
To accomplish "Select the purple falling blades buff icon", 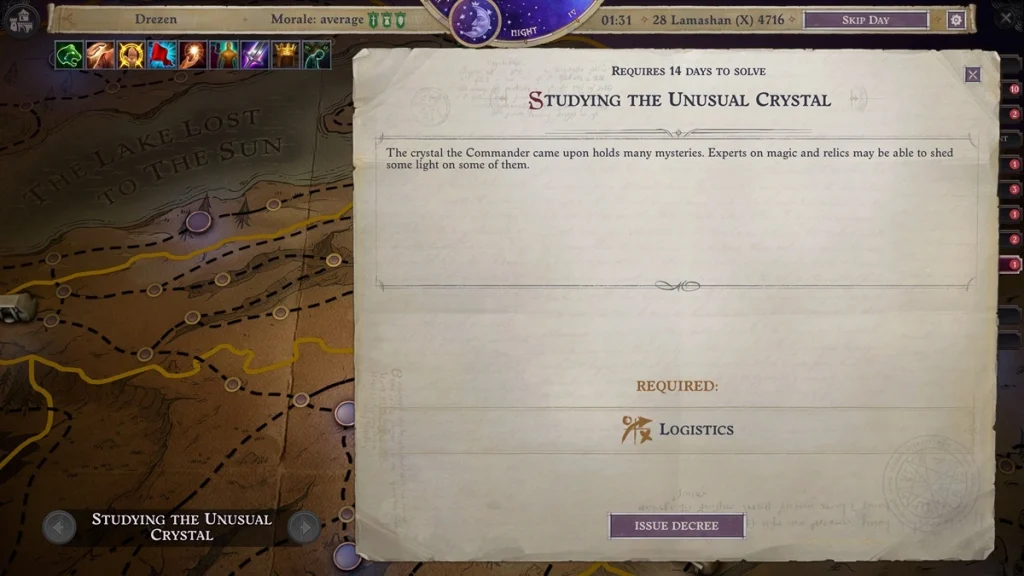I will (255, 55).
